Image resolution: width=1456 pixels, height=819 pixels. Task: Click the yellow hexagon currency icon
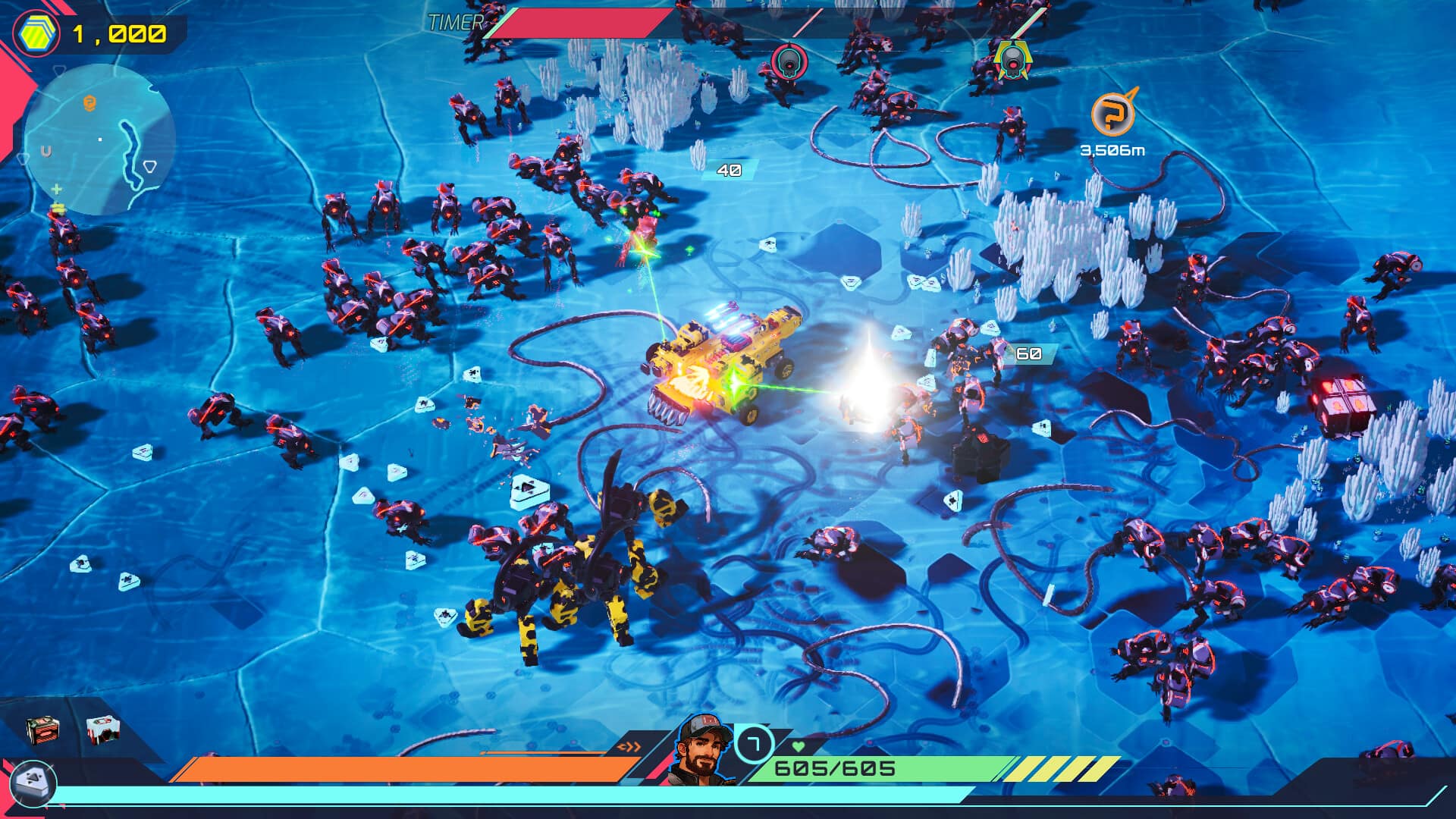click(x=36, y=34)
